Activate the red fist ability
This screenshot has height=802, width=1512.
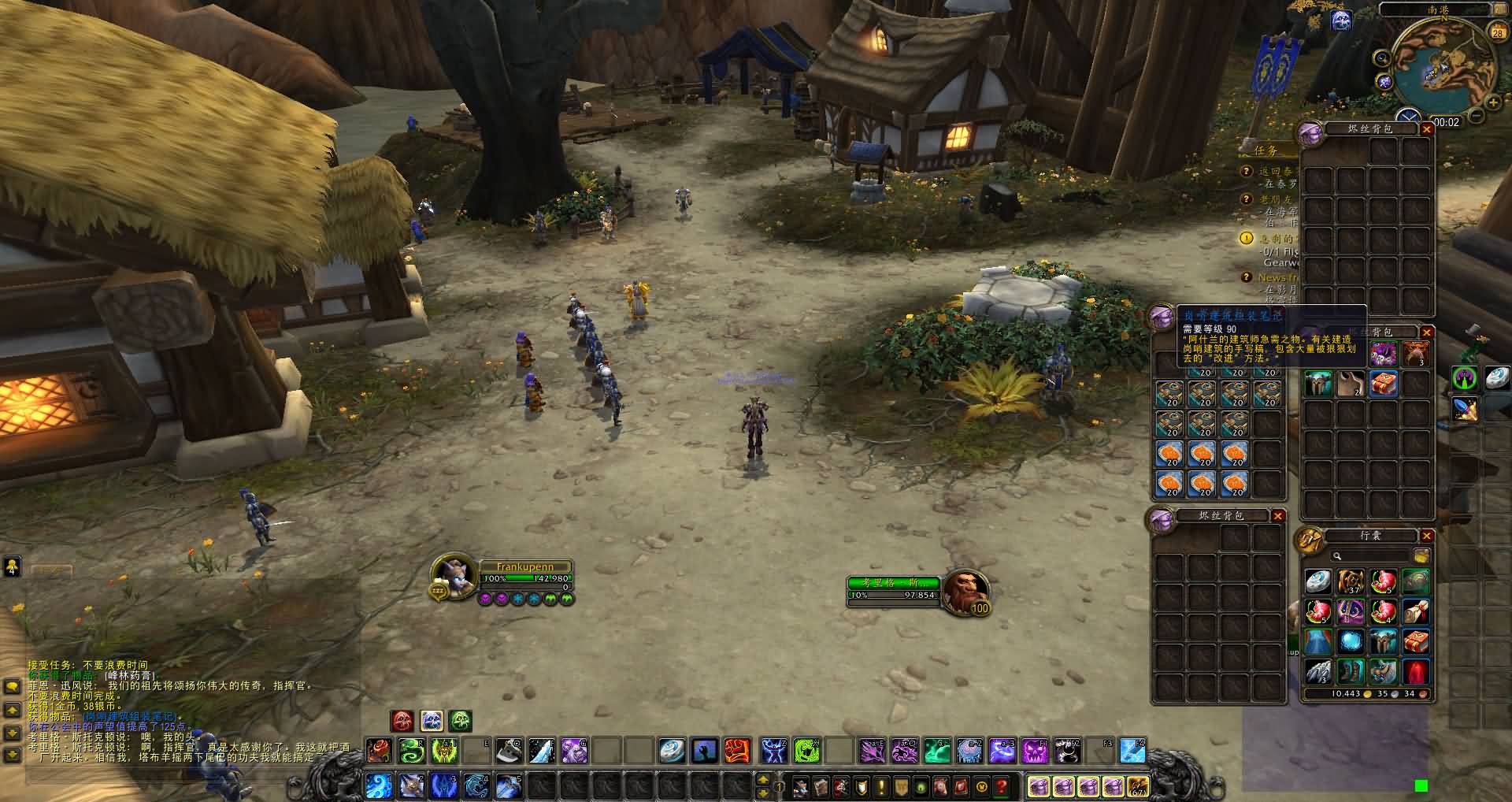(x=737, y=751)
